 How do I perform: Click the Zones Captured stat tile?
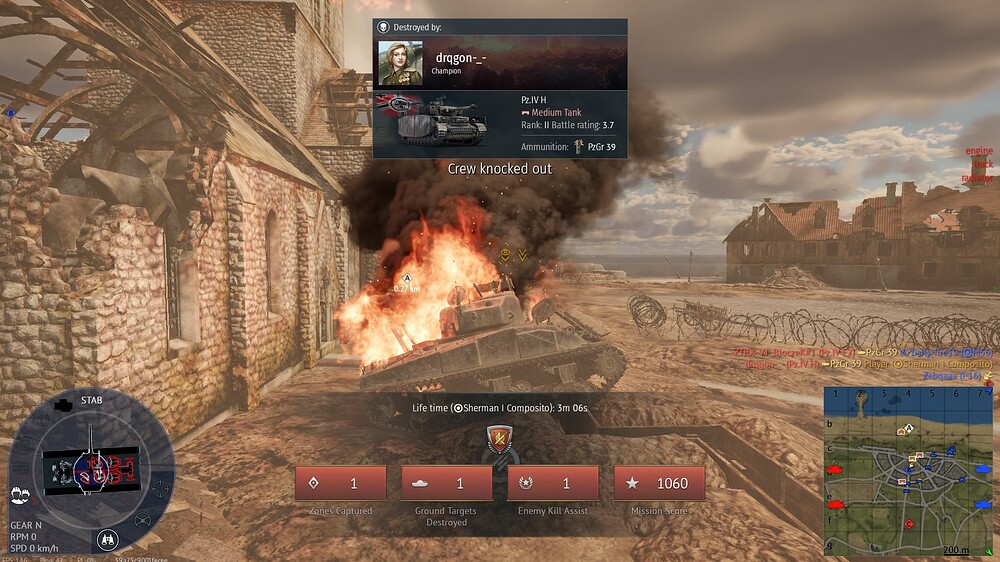(340, 483)
